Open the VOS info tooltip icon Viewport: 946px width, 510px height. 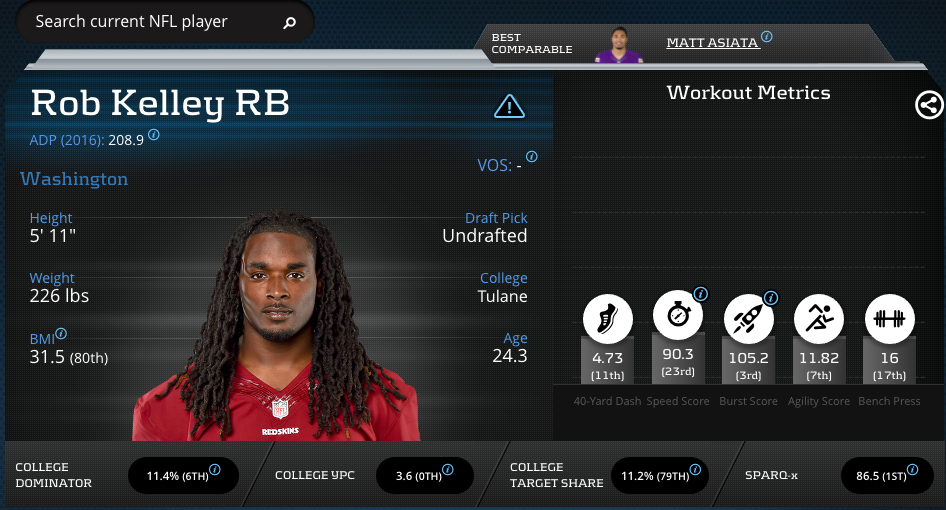coord(532,157)
